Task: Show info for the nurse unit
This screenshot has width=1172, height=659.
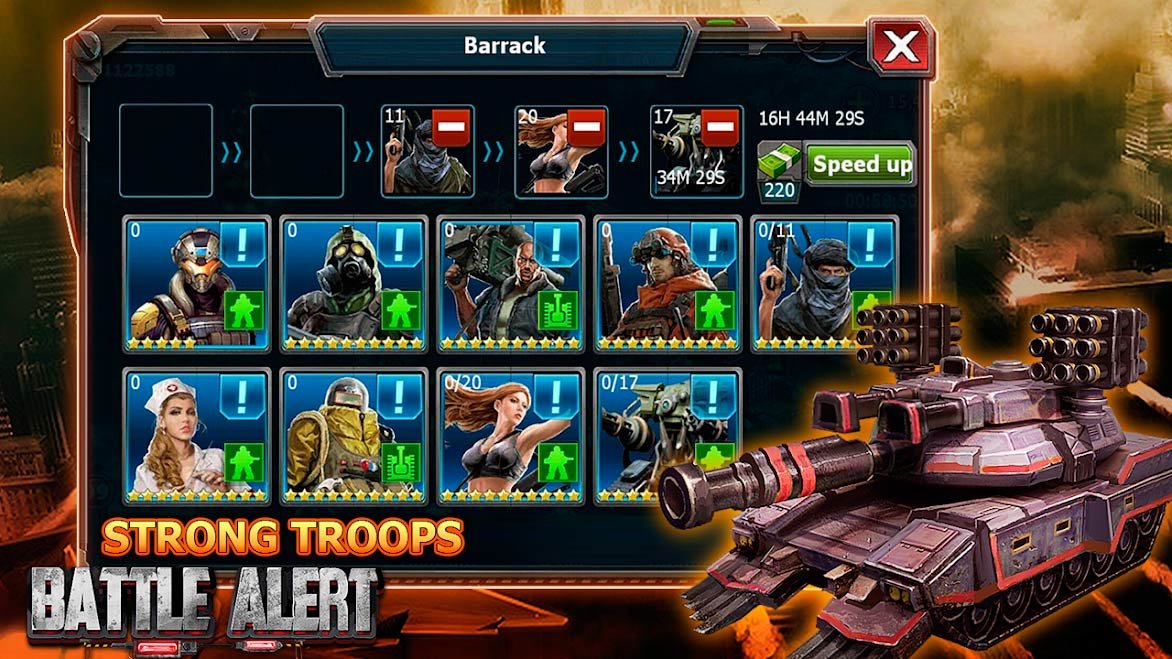Action: [246, 395]
